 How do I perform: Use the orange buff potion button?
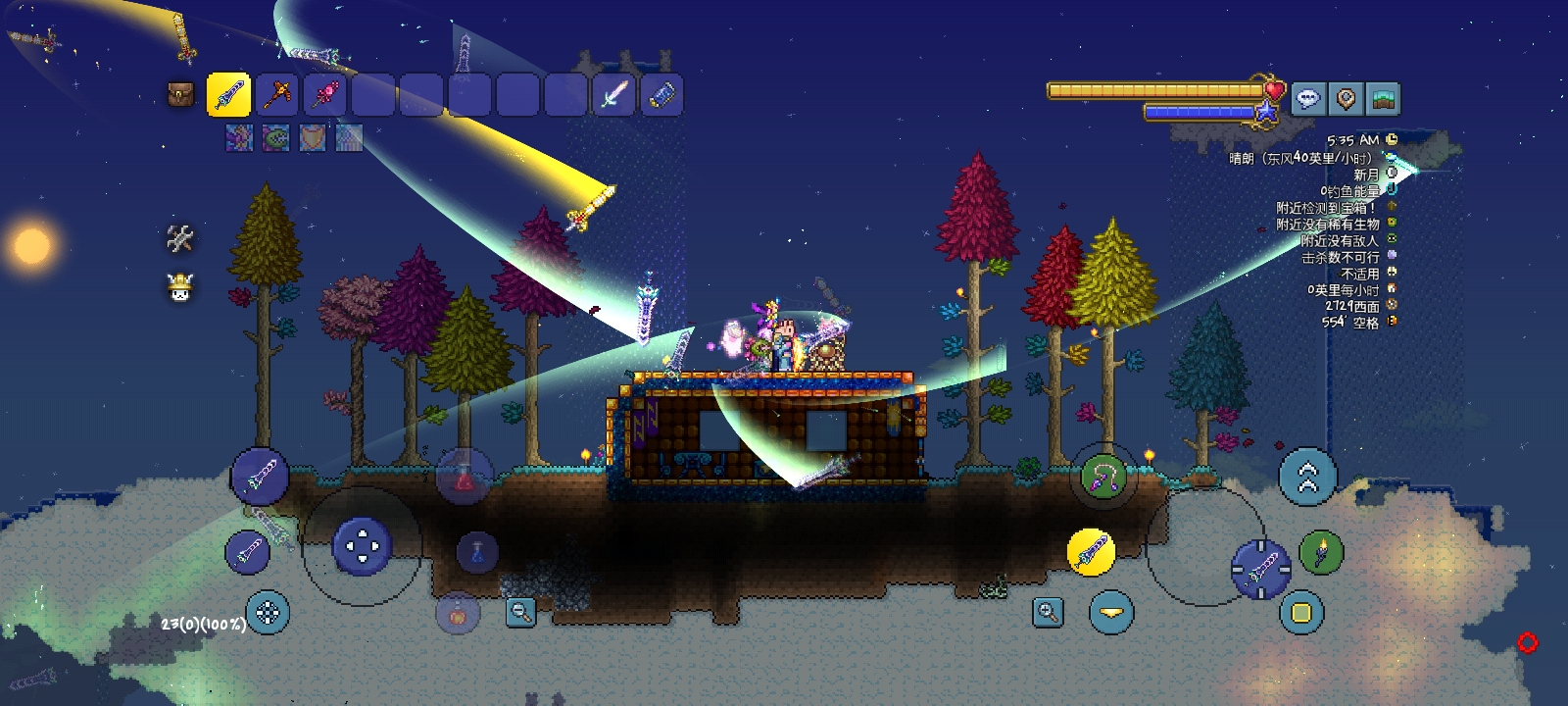click(457, 614)
